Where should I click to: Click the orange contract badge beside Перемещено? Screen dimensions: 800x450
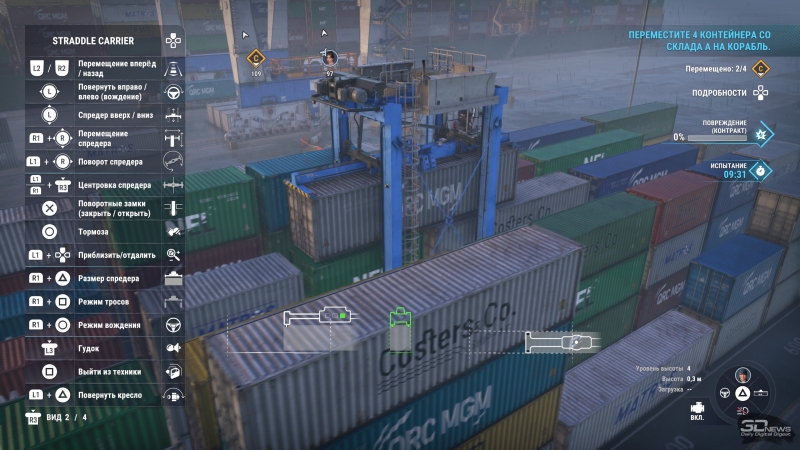click(x=762, y=69)
